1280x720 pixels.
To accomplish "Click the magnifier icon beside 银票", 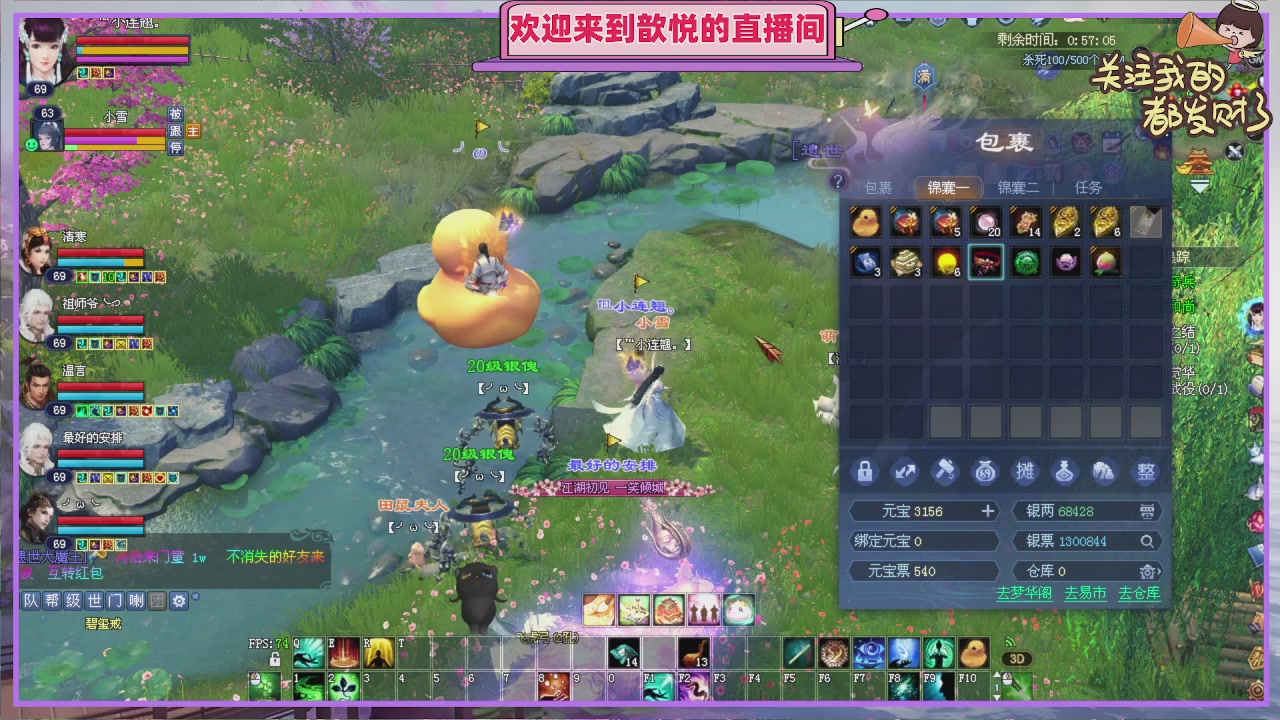I will pos(1146,541).
